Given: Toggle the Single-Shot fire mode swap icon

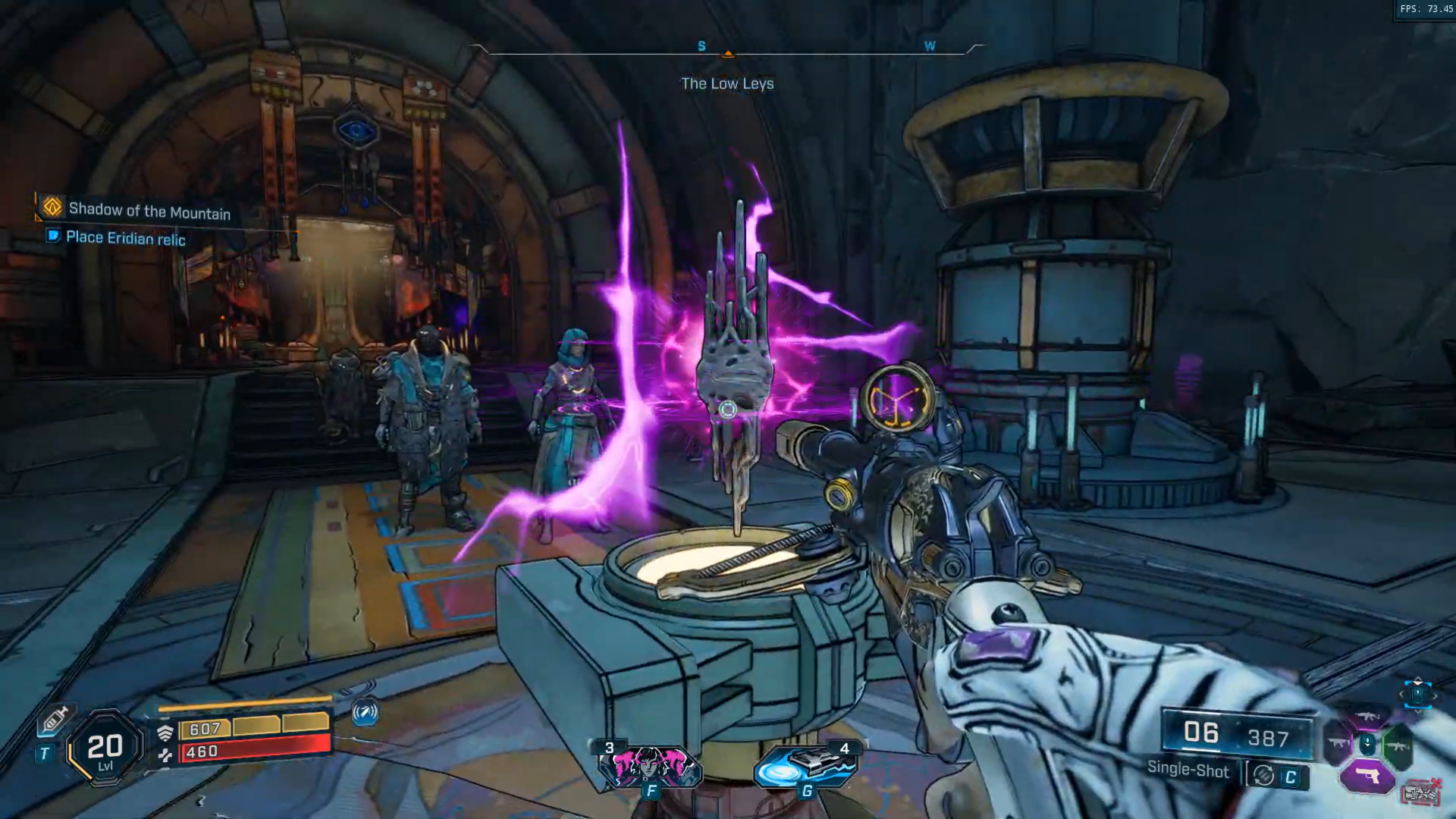Looking at the screenshot, I should (x=1263, y=775).
